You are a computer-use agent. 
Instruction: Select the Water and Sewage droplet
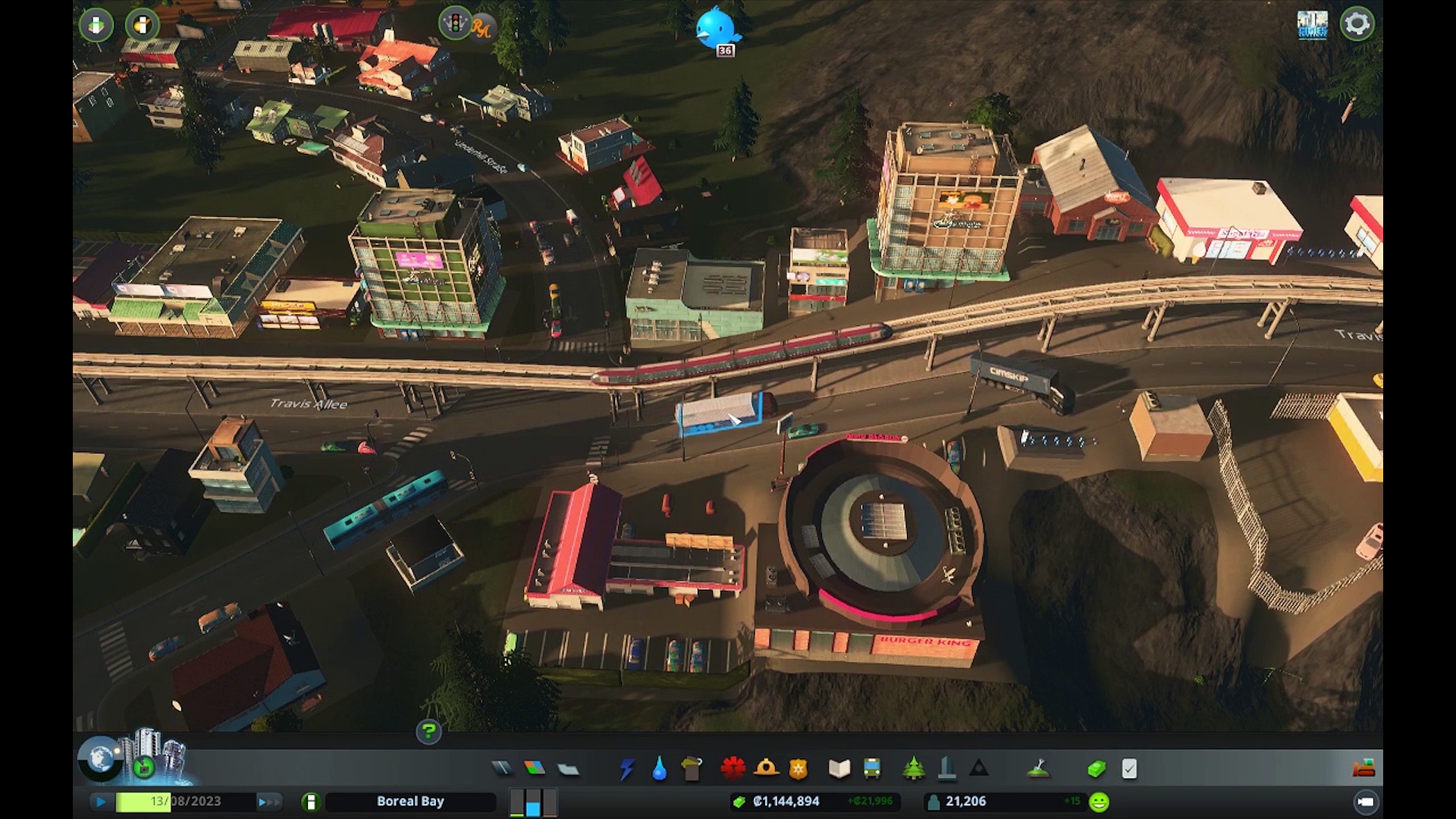pos(659,769)
